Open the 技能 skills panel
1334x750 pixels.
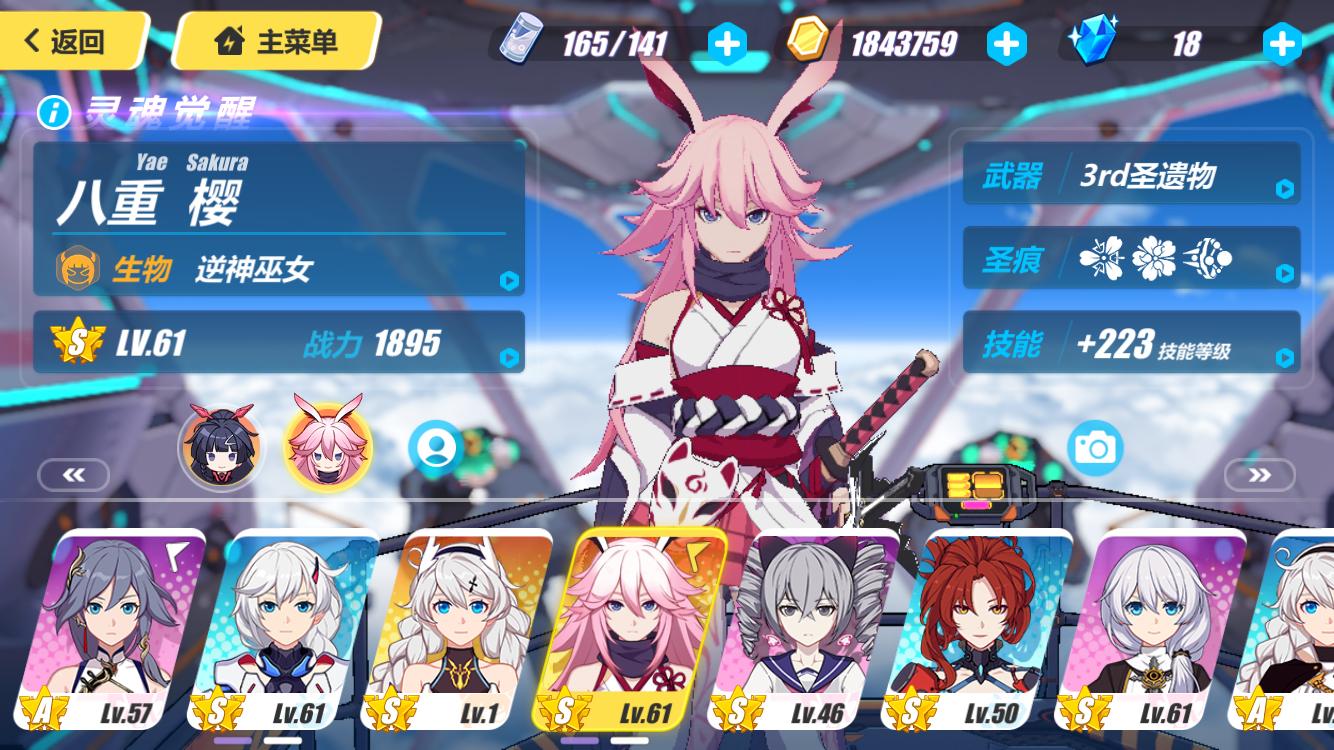[x=1131, y=344]
